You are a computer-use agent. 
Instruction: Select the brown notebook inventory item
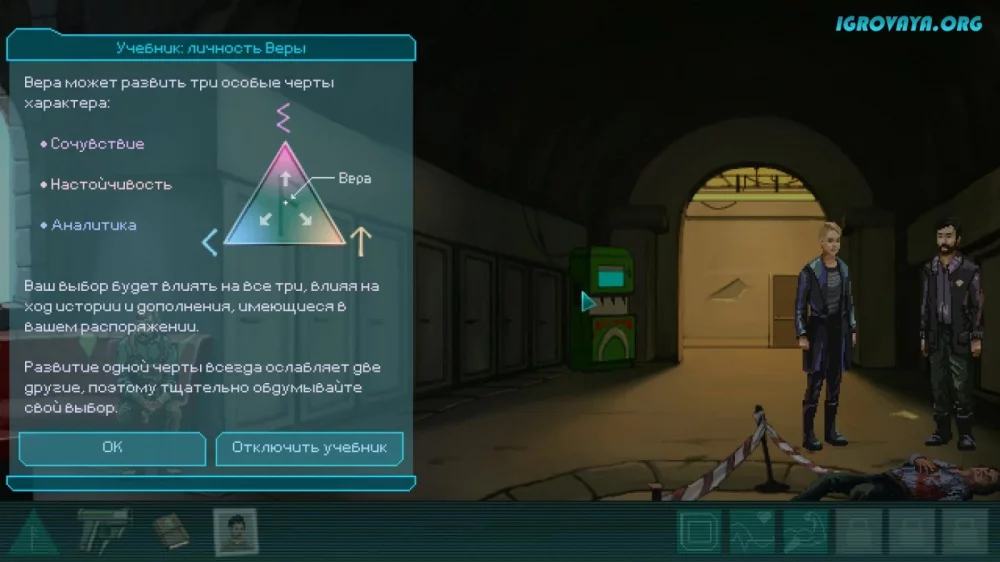[171, 531]
